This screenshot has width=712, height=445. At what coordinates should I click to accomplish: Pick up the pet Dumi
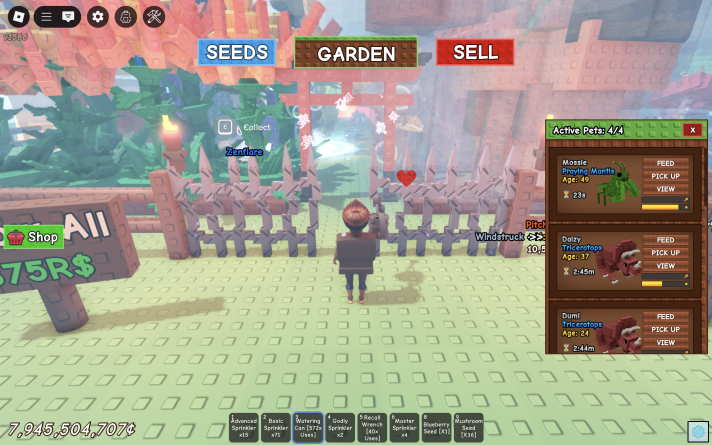coord(665,329)
